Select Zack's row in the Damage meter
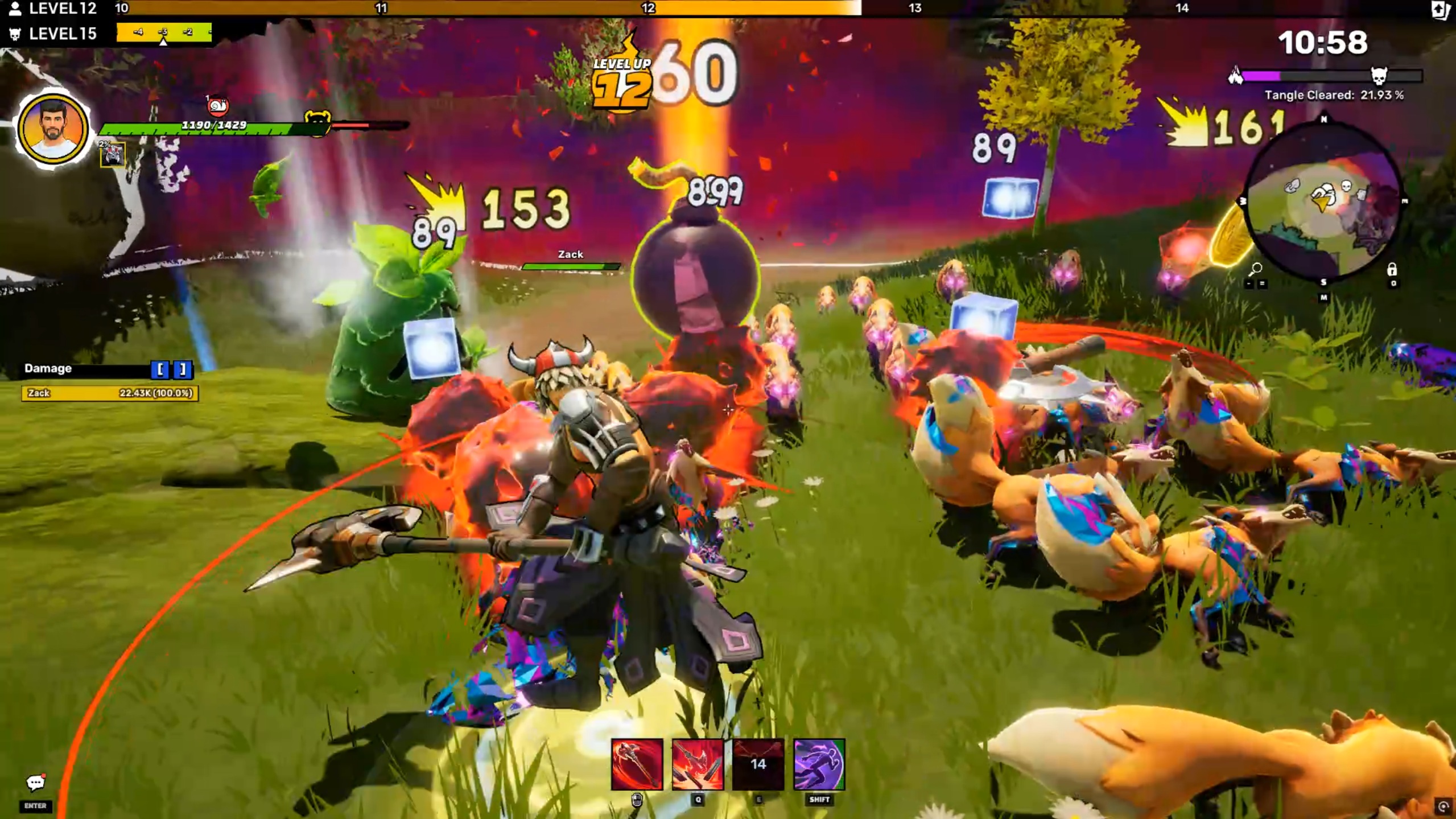1456x819 pixels. click(110, 393)
